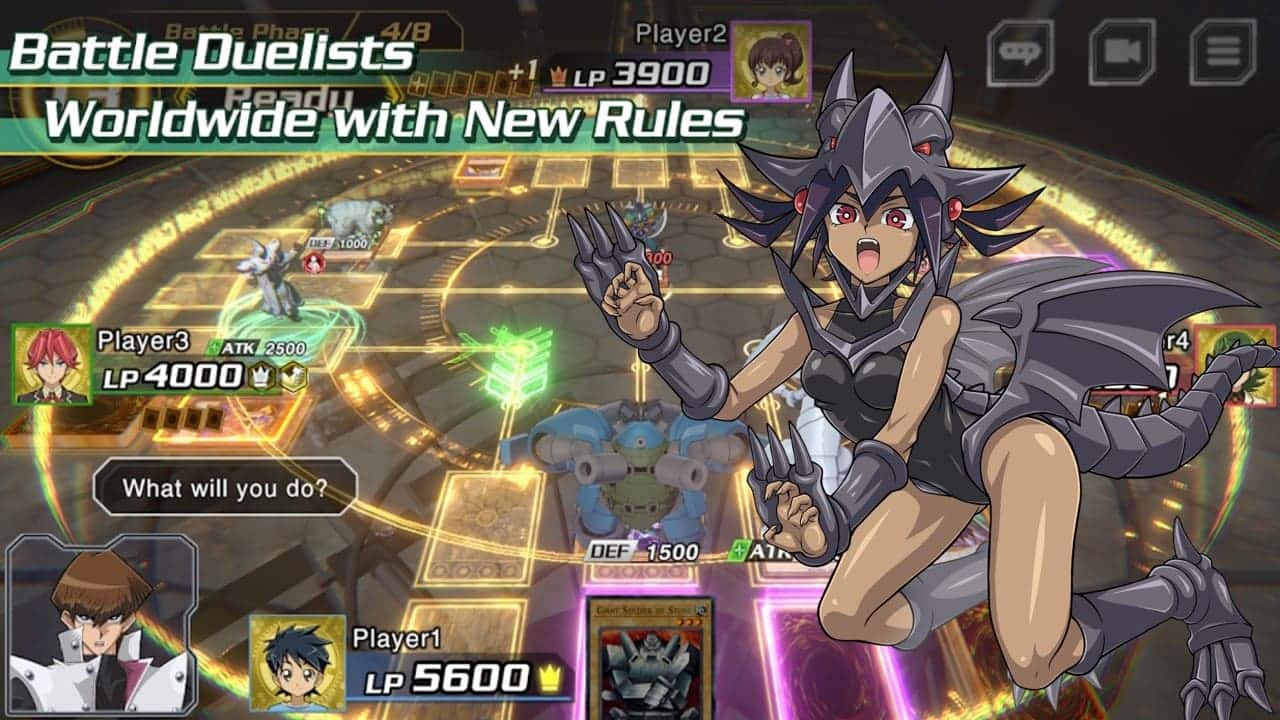Tap Player3's red-haired avatar

[52, 364]
